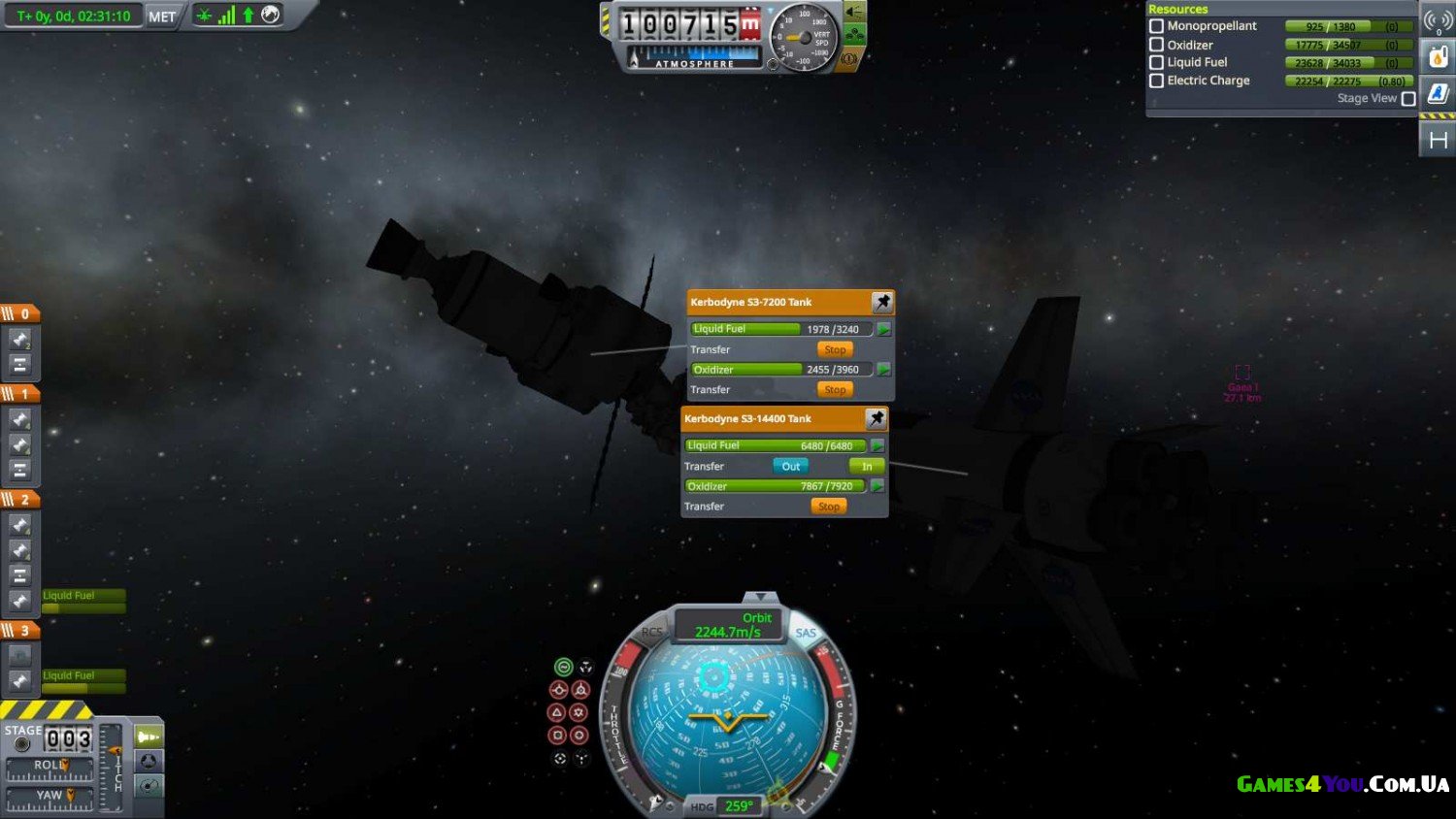Enable the Stage View checkbox
Screen dimensions: 1456x819
point(1408,99)
